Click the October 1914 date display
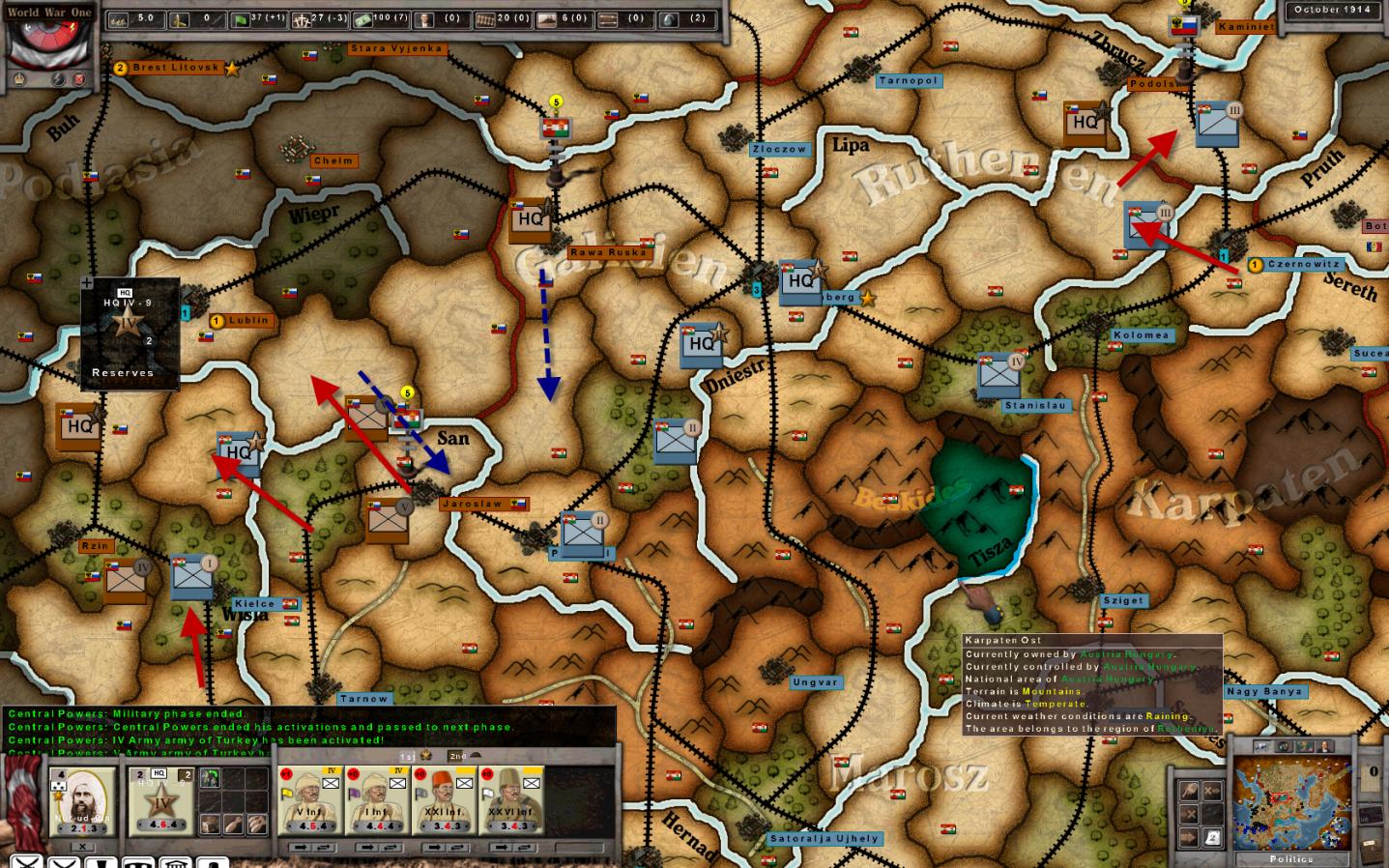1389x868 pixels. tap(1332, 10)
